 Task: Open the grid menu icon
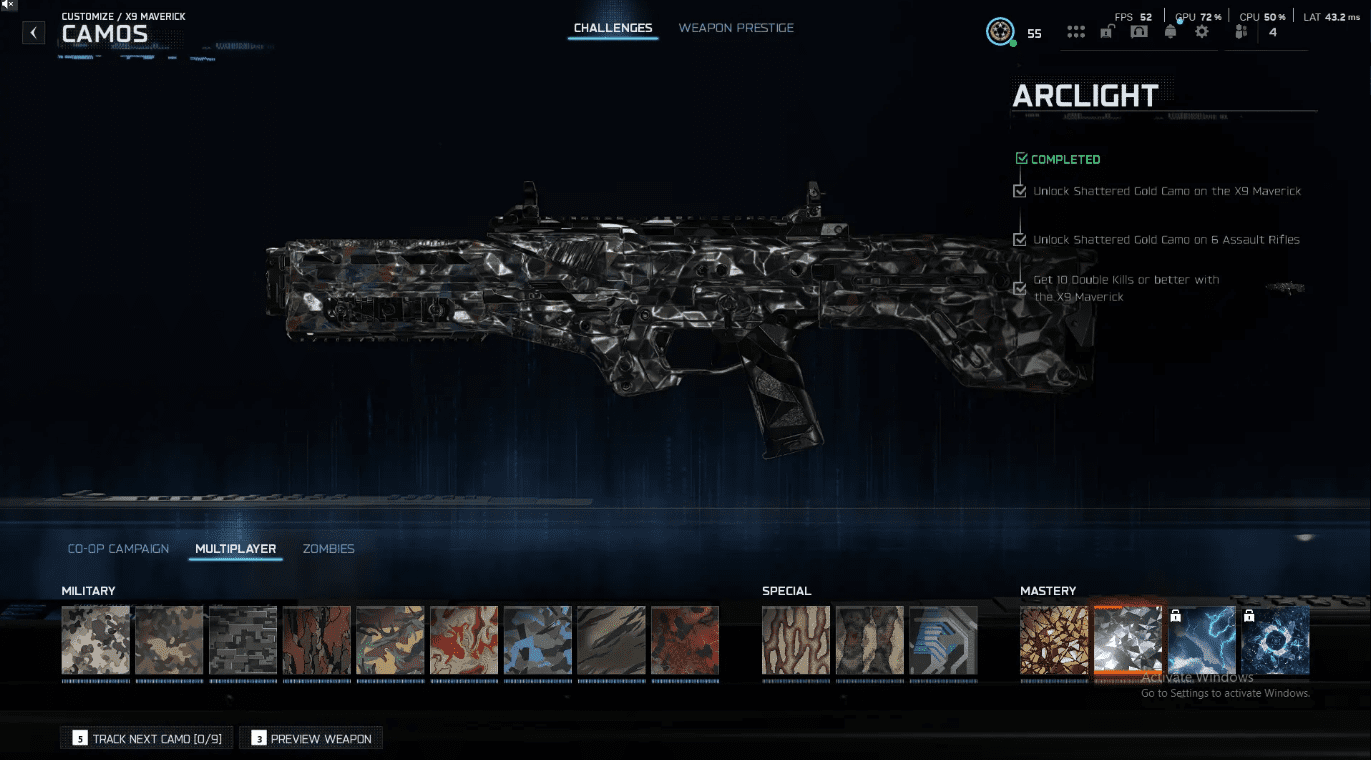1076,32
